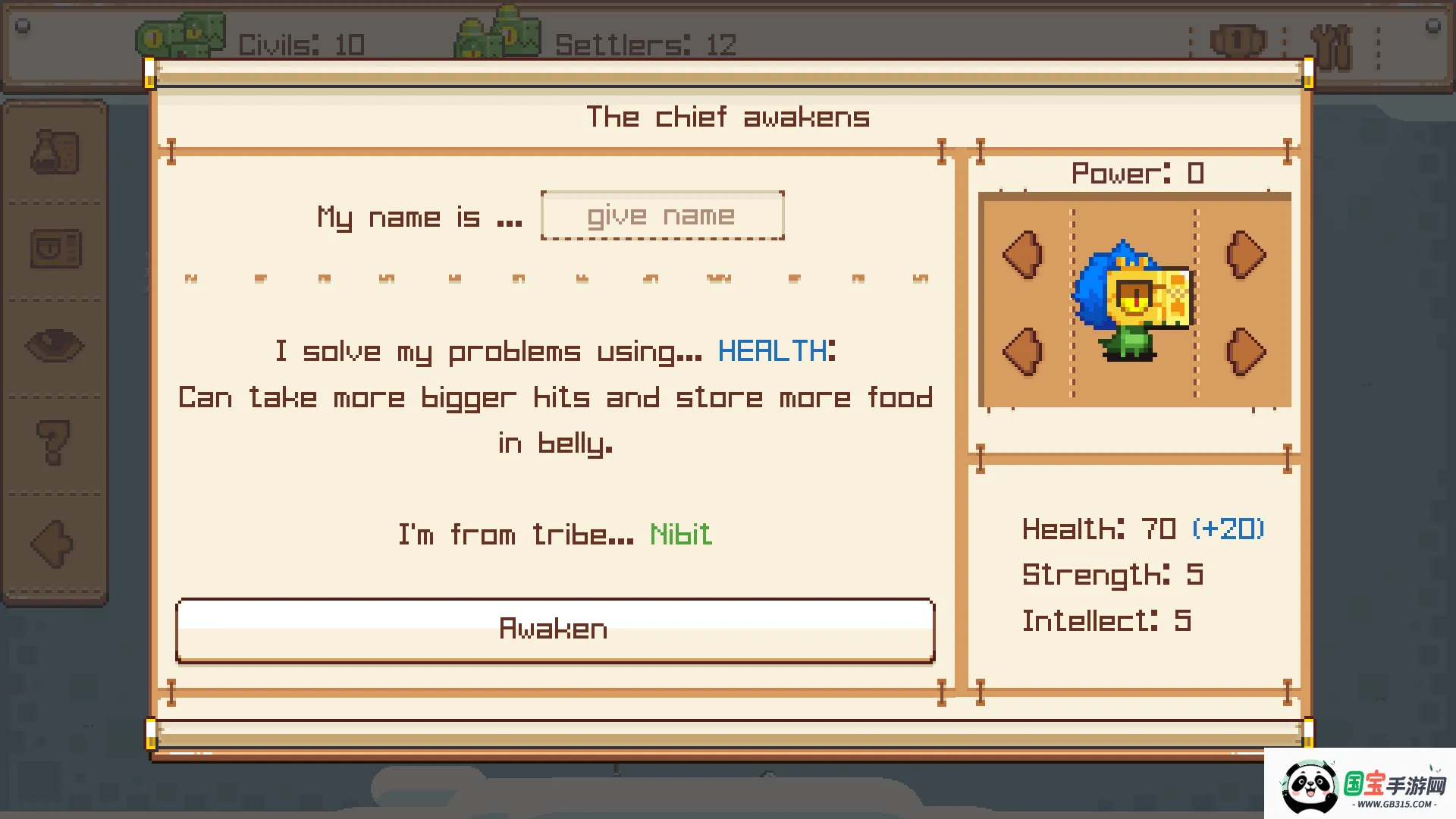The width and height of the screenshot is (1456, 819).
Task: Toggle the eye icon in the left sidebar
Action: [x=55, y=345]
